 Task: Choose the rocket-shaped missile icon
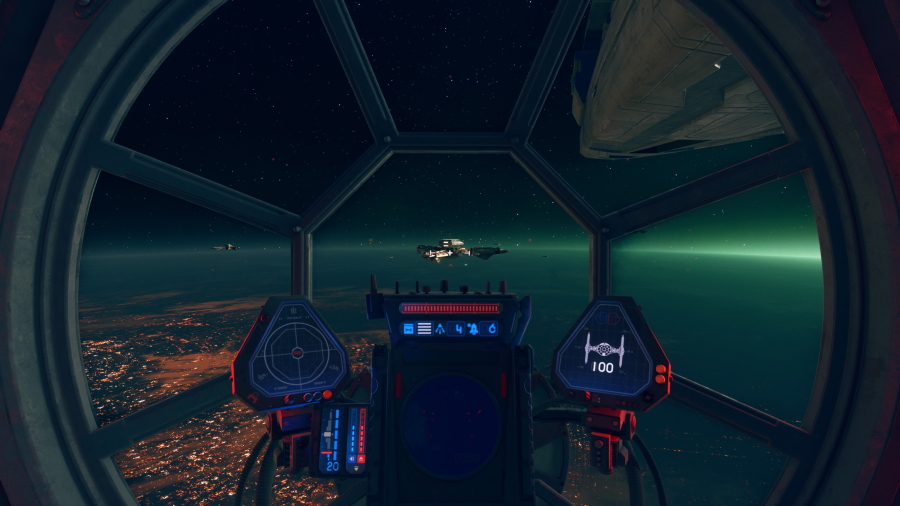440,328
